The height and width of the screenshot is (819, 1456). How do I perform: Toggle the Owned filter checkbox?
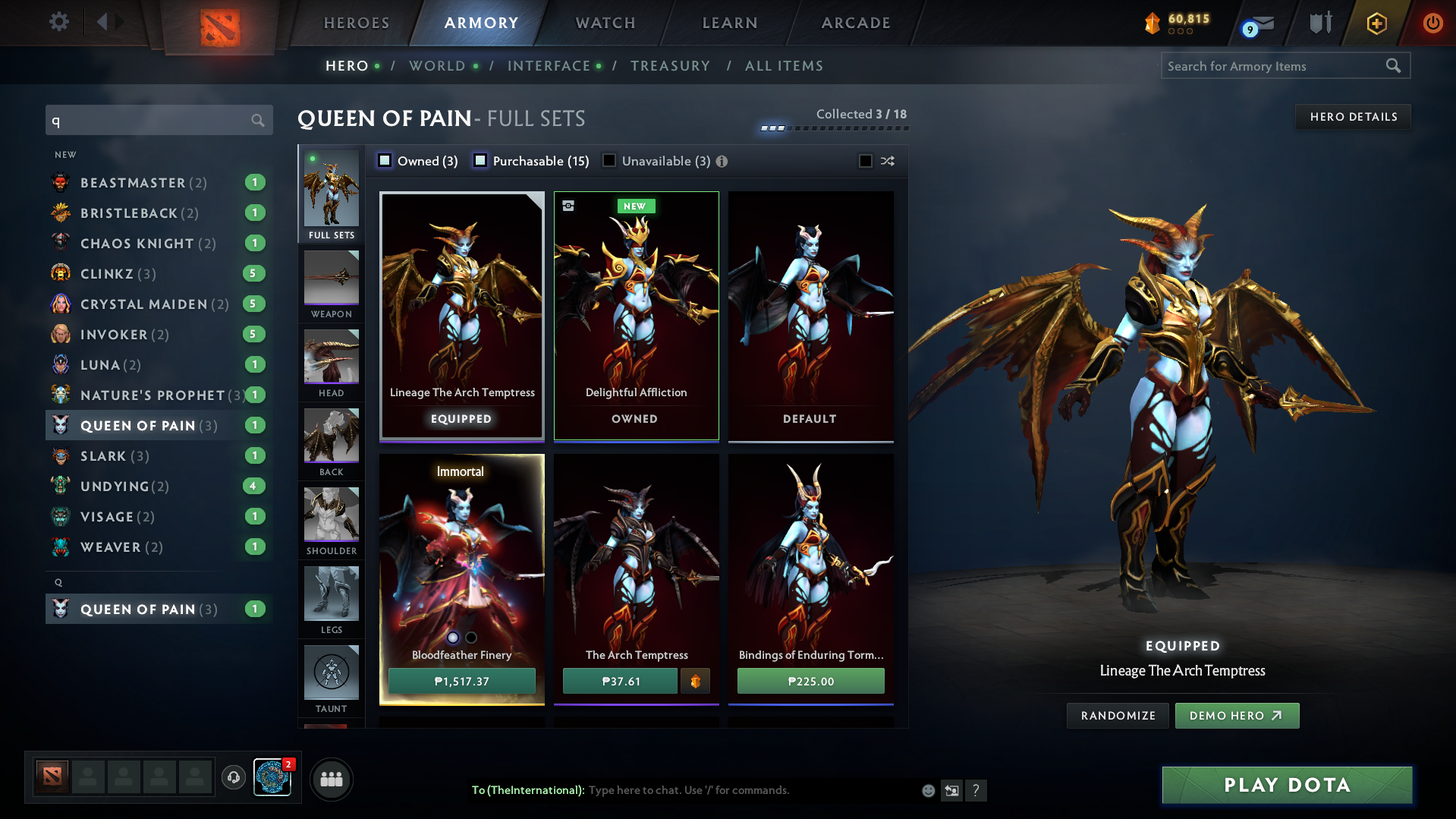click(385, 161)
